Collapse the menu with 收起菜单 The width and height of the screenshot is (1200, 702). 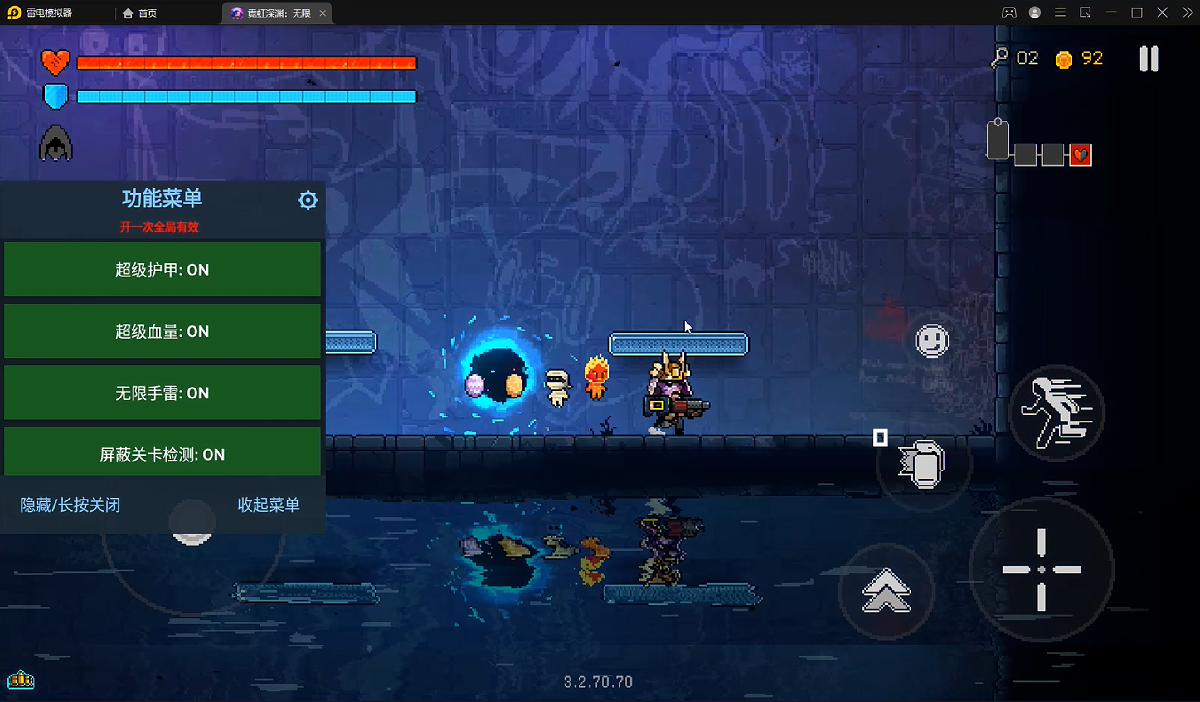(x=268, y=505)
